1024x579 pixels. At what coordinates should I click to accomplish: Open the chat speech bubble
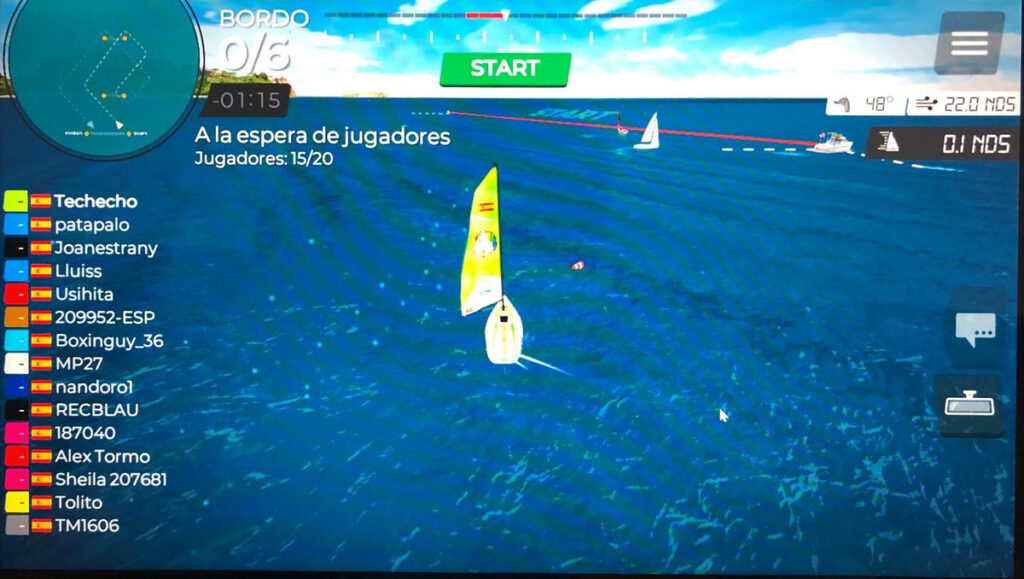tap(974, 328)
